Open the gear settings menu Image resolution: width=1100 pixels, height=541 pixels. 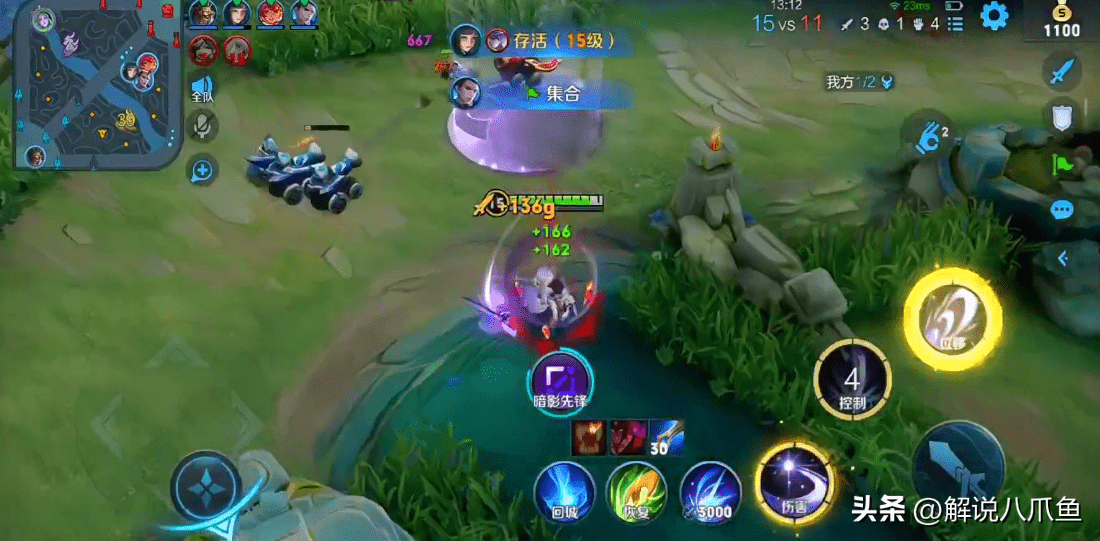click(x=993, y=16)
